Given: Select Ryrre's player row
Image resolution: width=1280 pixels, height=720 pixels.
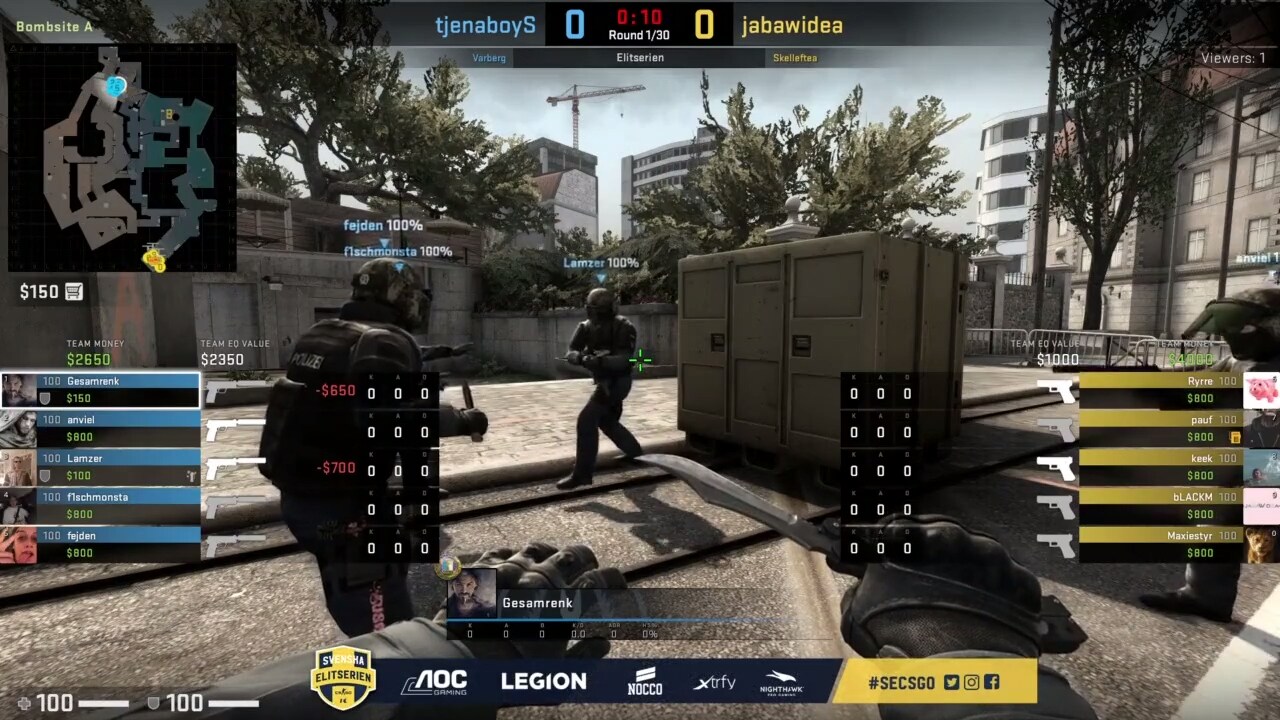Looking at the screenshot, I should pyautogui.click(x=1160, y=389).
